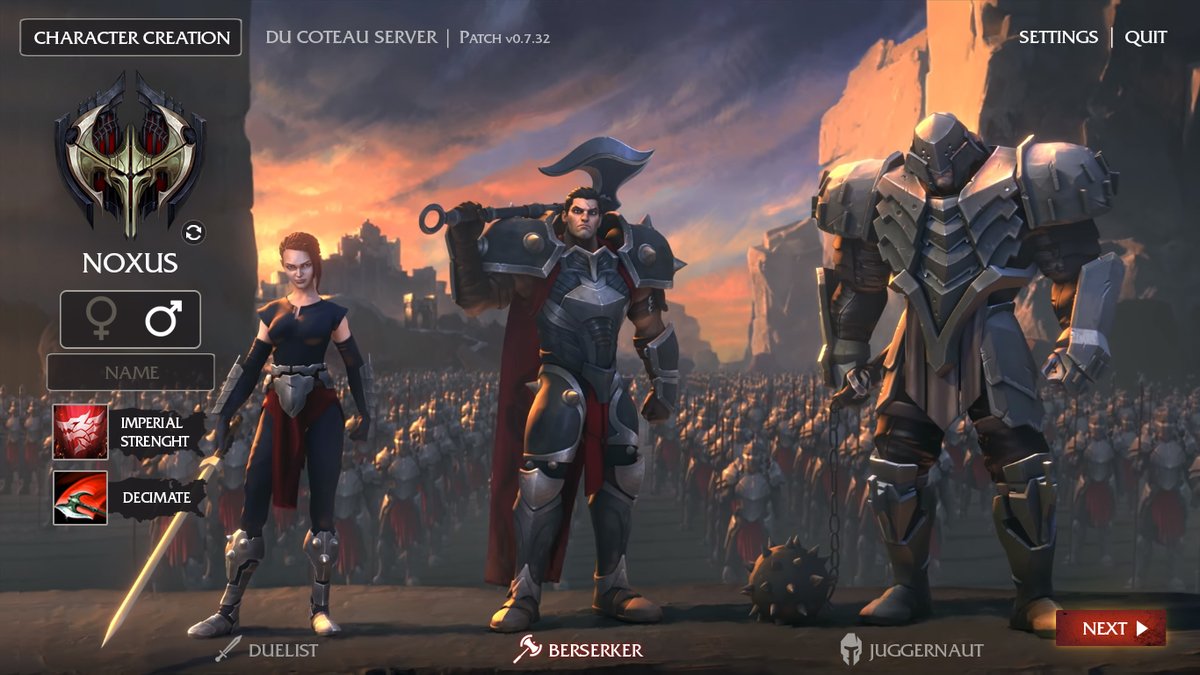
Task: Choose the Duelist class
Action: pyautogui.click(x=267, y=650)
